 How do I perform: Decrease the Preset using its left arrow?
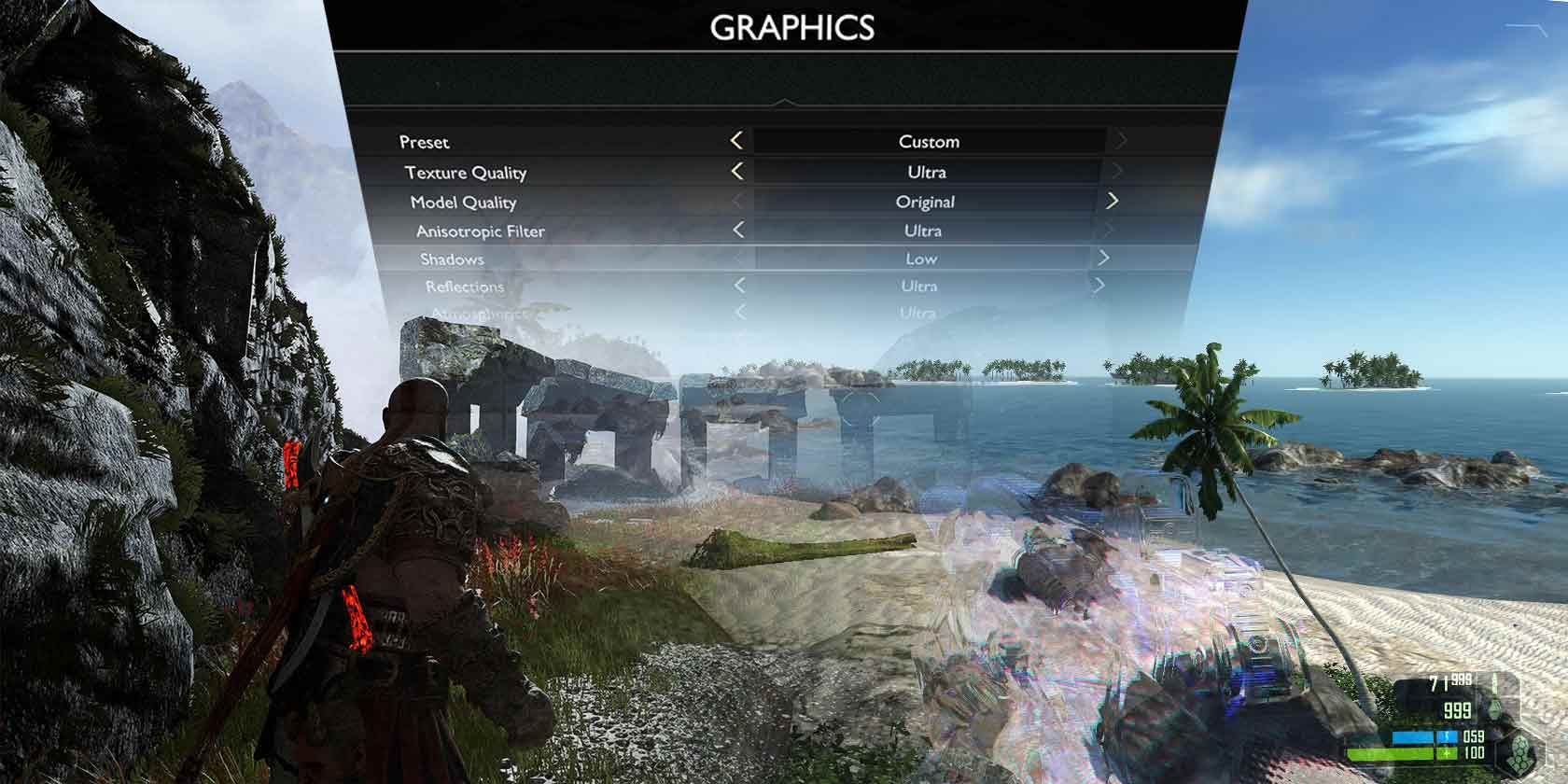(x=736, y=142)
